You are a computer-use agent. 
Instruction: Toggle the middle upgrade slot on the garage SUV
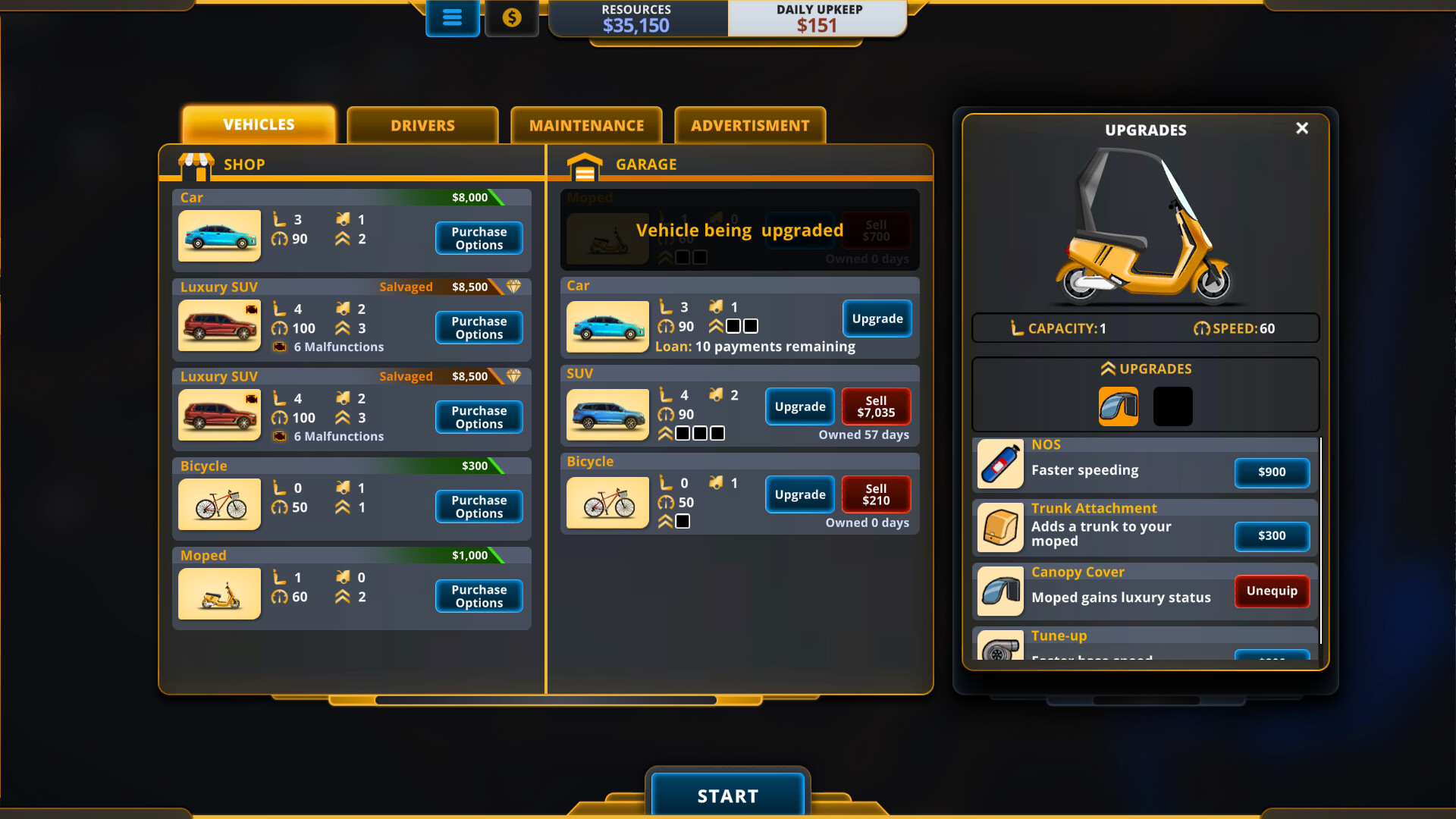699,433
